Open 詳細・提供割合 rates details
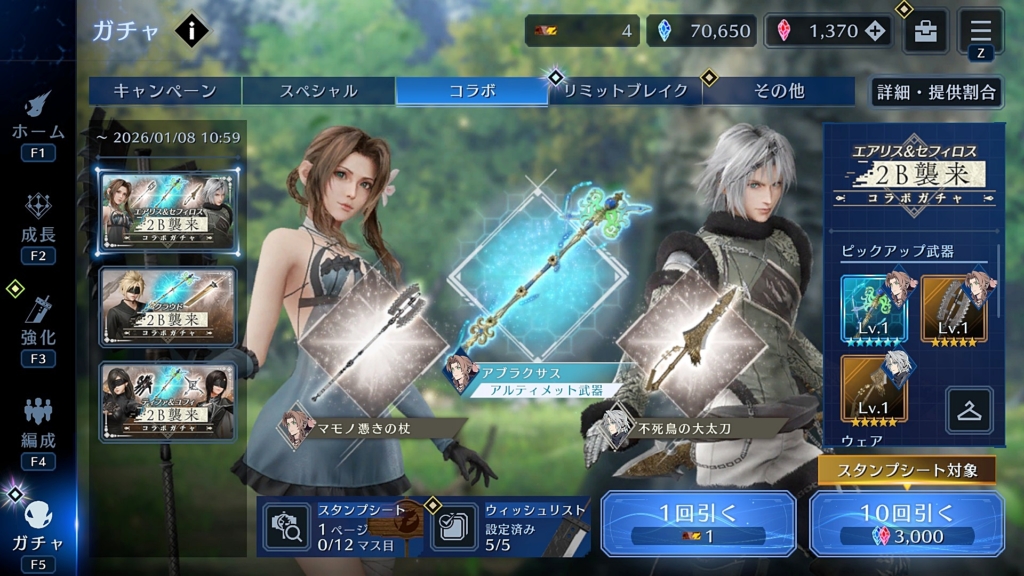This screenshot has width=1024, height=576. click(x=936, y=92)
